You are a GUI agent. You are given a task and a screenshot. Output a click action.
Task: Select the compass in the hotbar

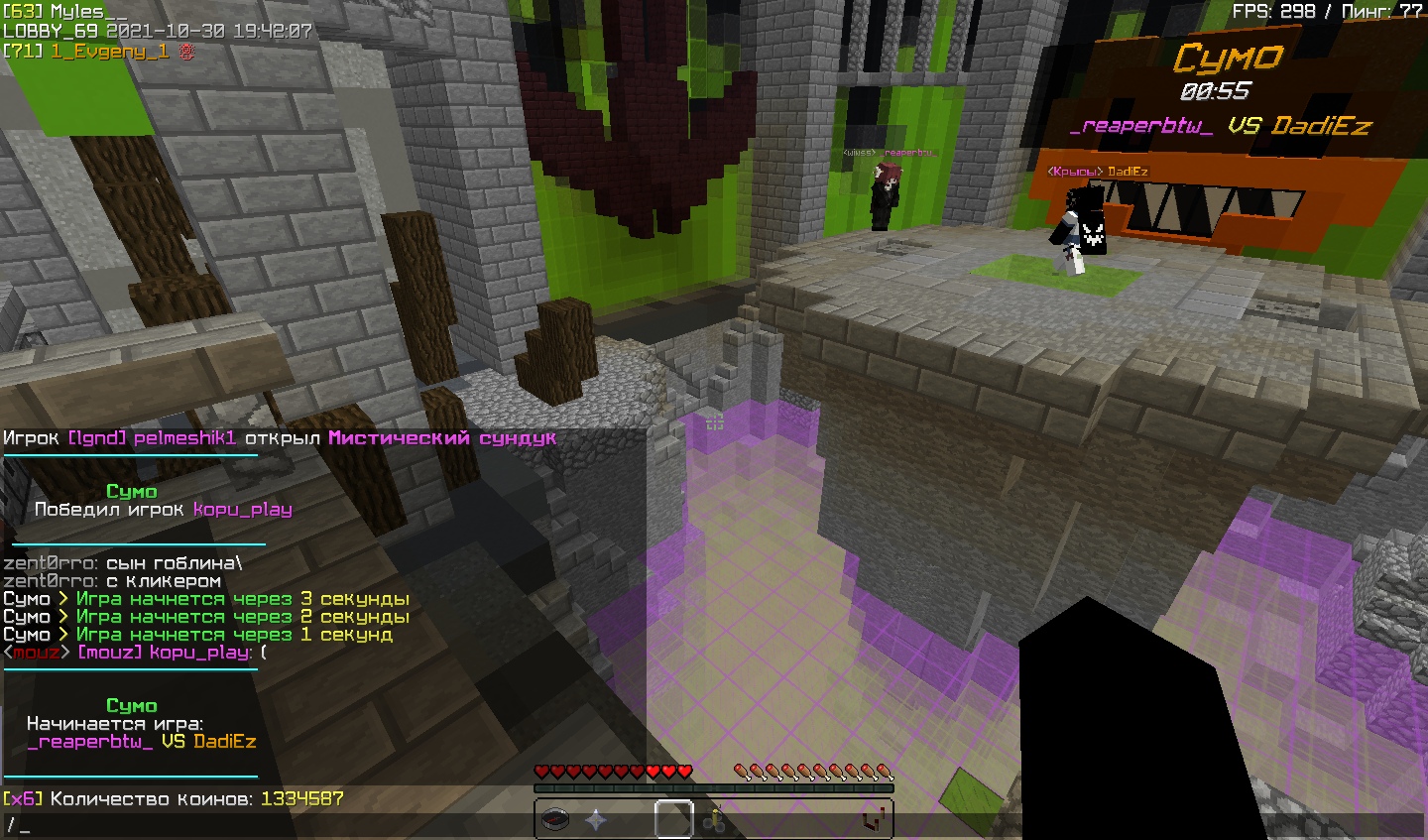pos(555,820)
